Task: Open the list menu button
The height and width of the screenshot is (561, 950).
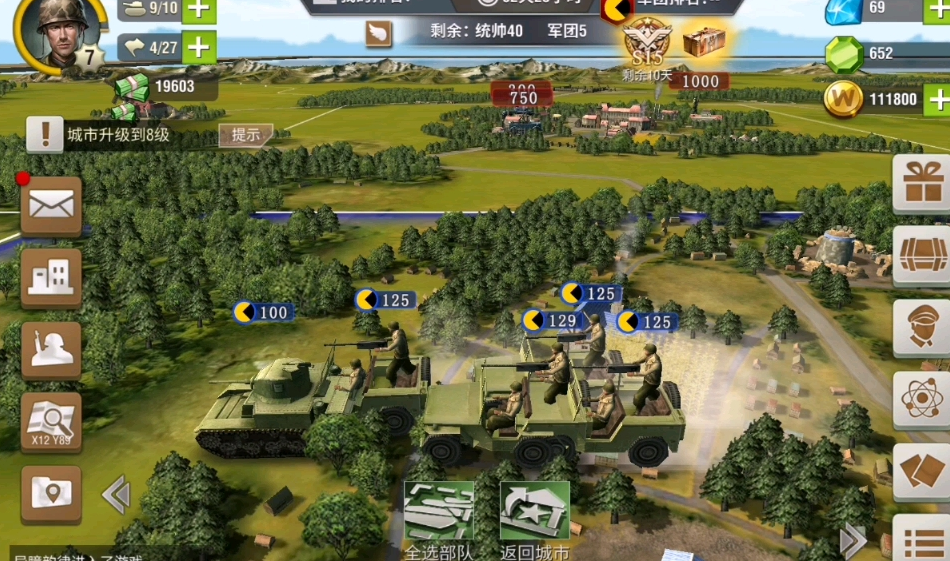Action: pyautogui.click(x=921, y=541)
